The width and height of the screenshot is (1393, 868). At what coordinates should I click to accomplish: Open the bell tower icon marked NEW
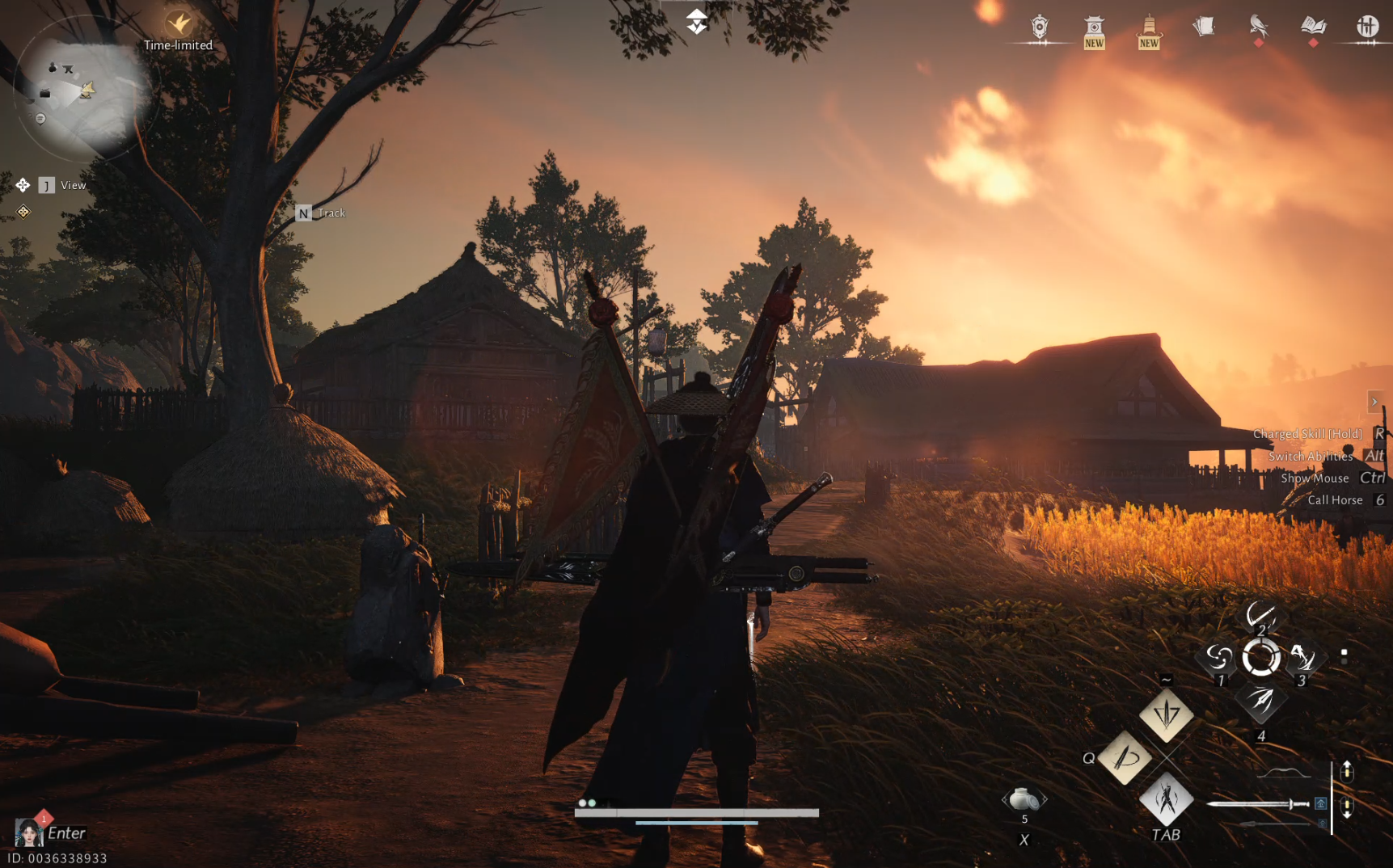coord(1149,24)
